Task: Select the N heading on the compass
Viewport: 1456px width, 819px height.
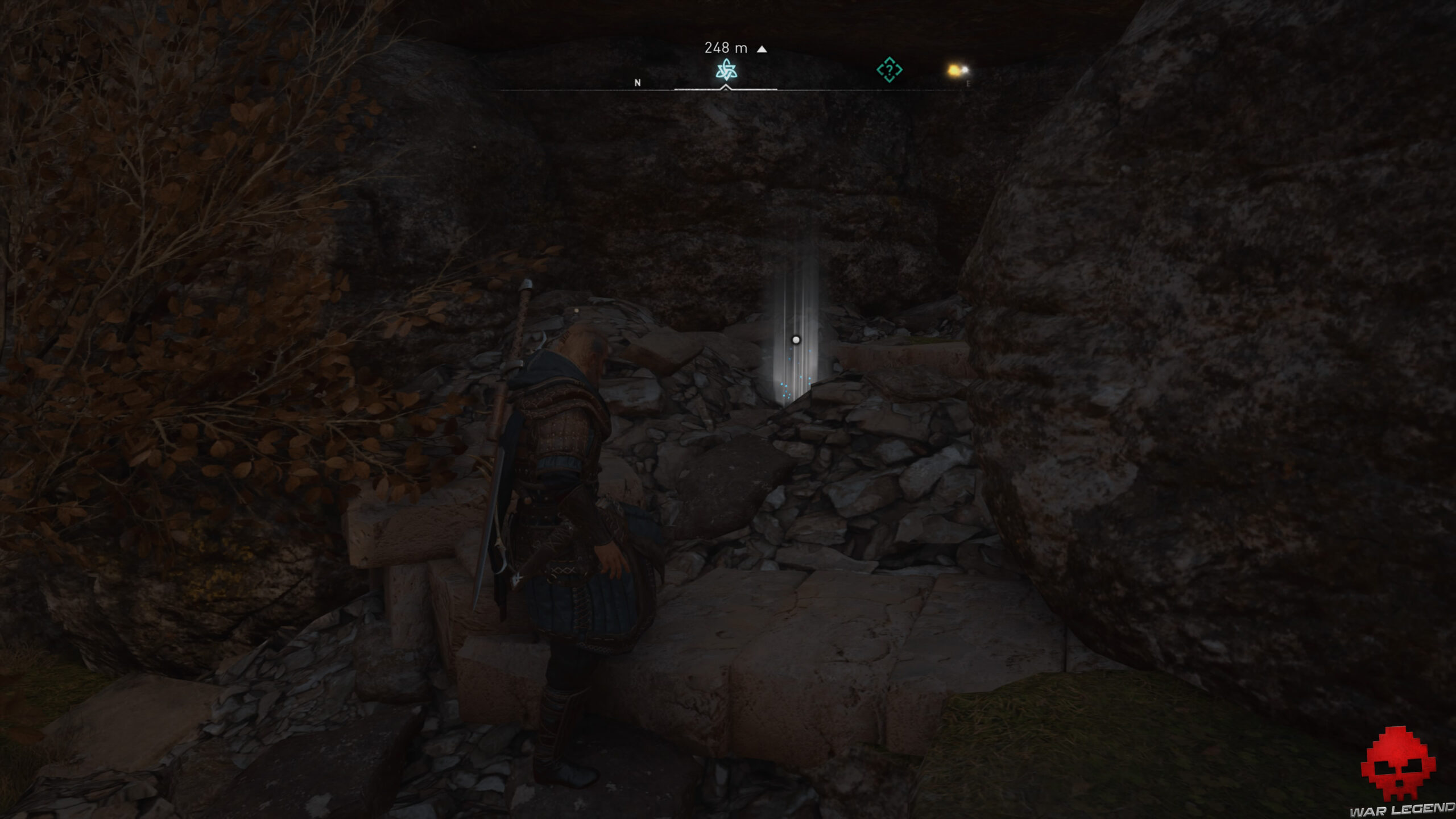Action: point(637,83)
